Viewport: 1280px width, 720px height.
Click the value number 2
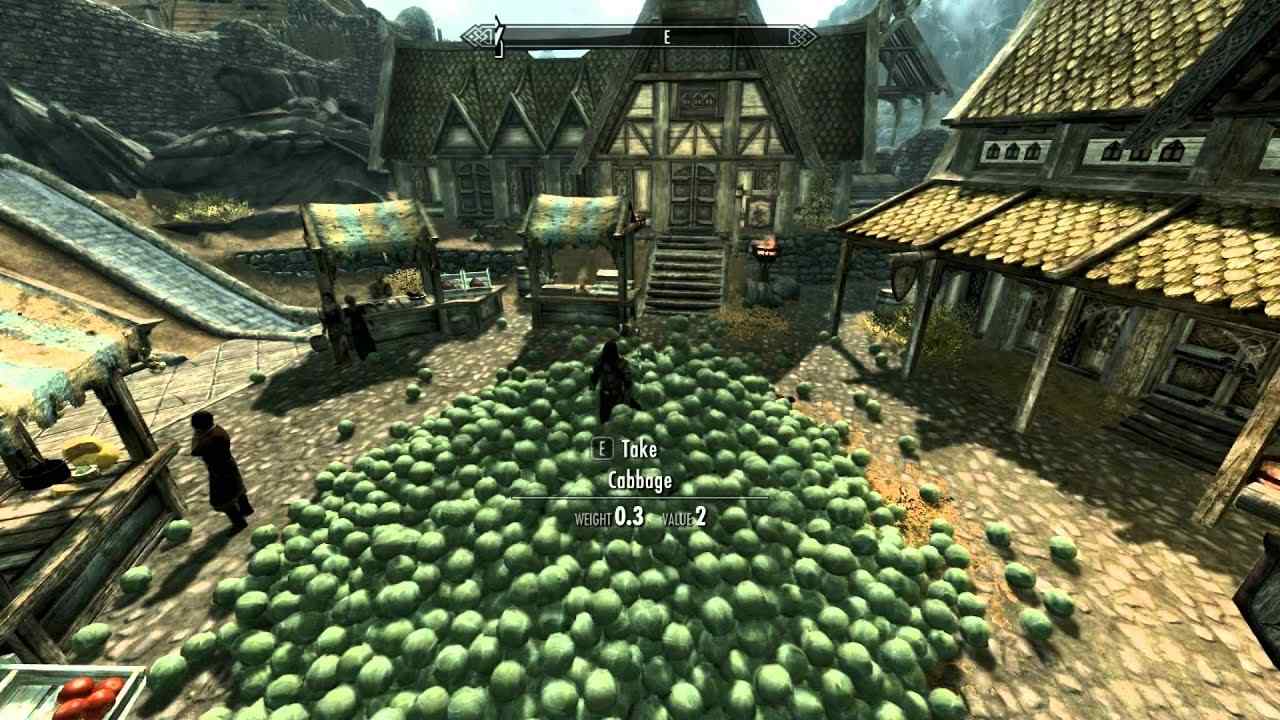click(x=700, y=518)
